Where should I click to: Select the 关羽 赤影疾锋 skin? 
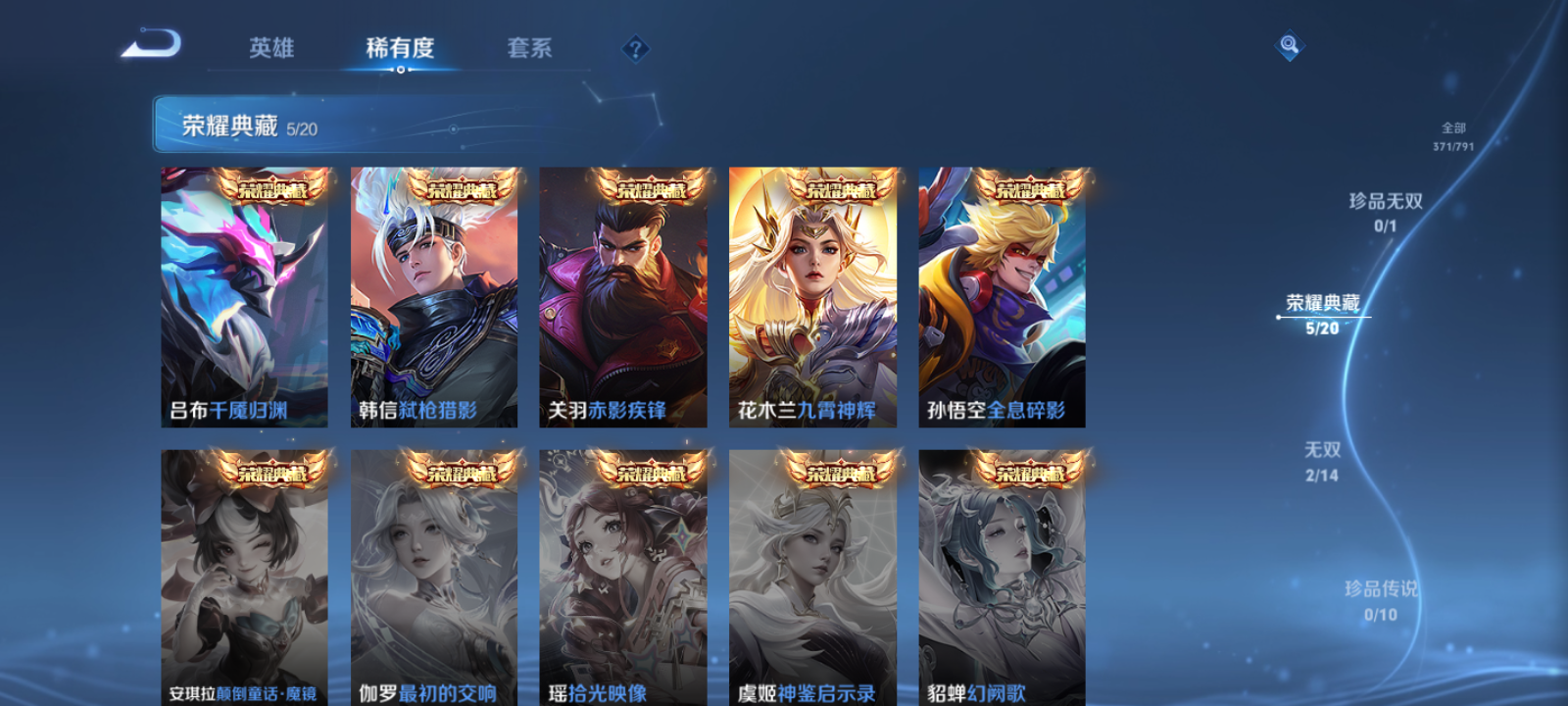pos(625,294)
